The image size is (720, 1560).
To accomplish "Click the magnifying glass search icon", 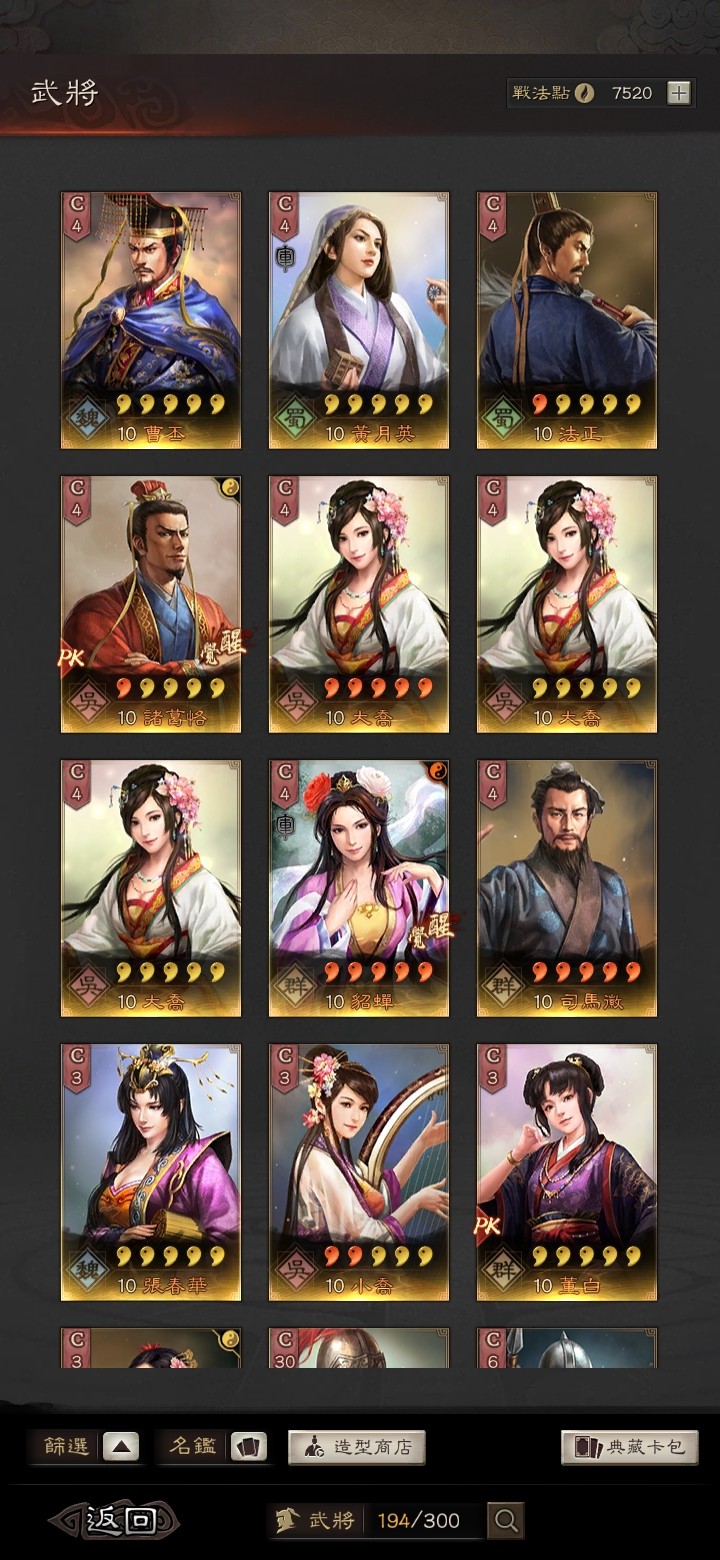I will click(506, 1521).
